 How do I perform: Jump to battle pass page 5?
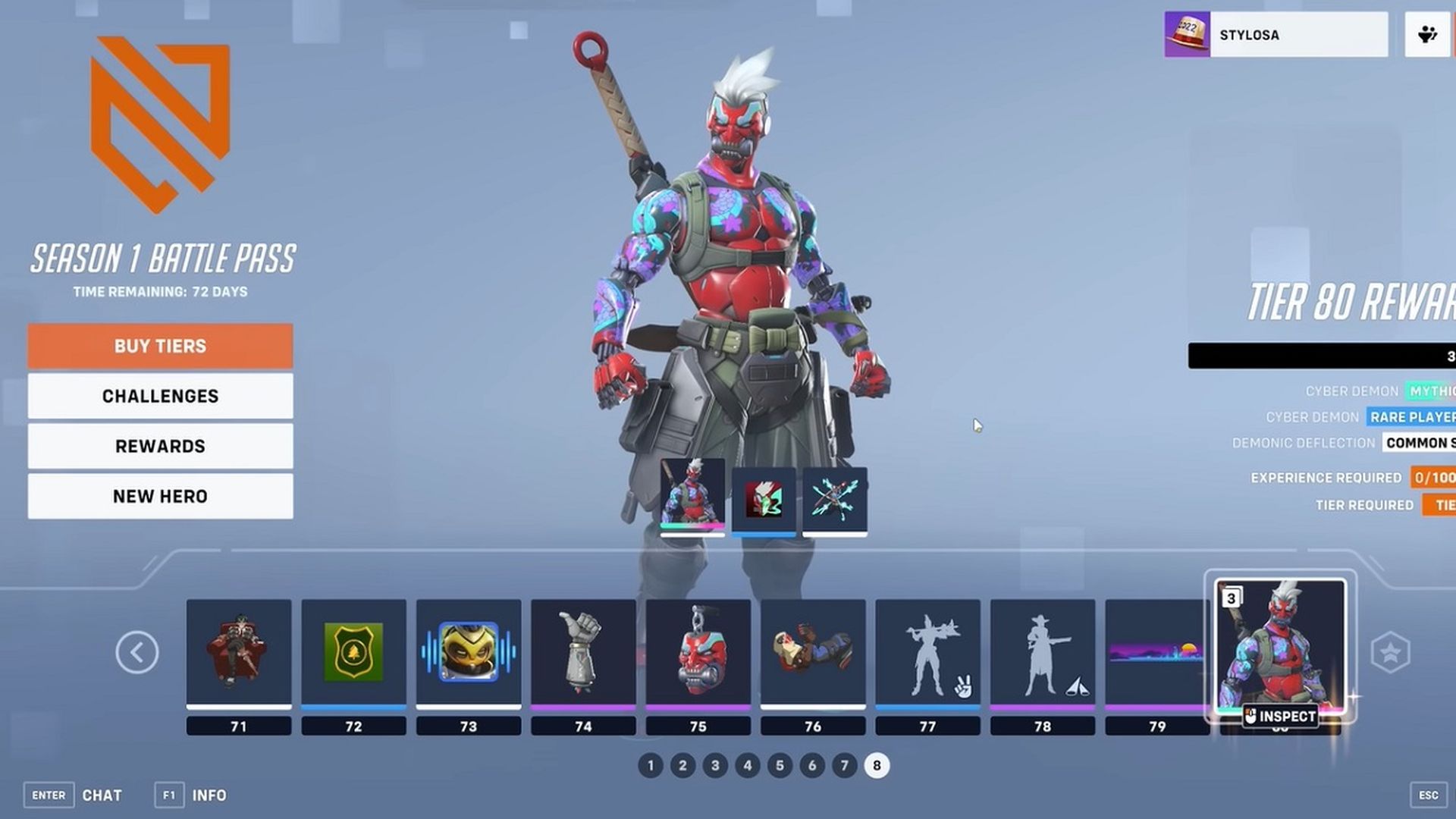point(780,766)
